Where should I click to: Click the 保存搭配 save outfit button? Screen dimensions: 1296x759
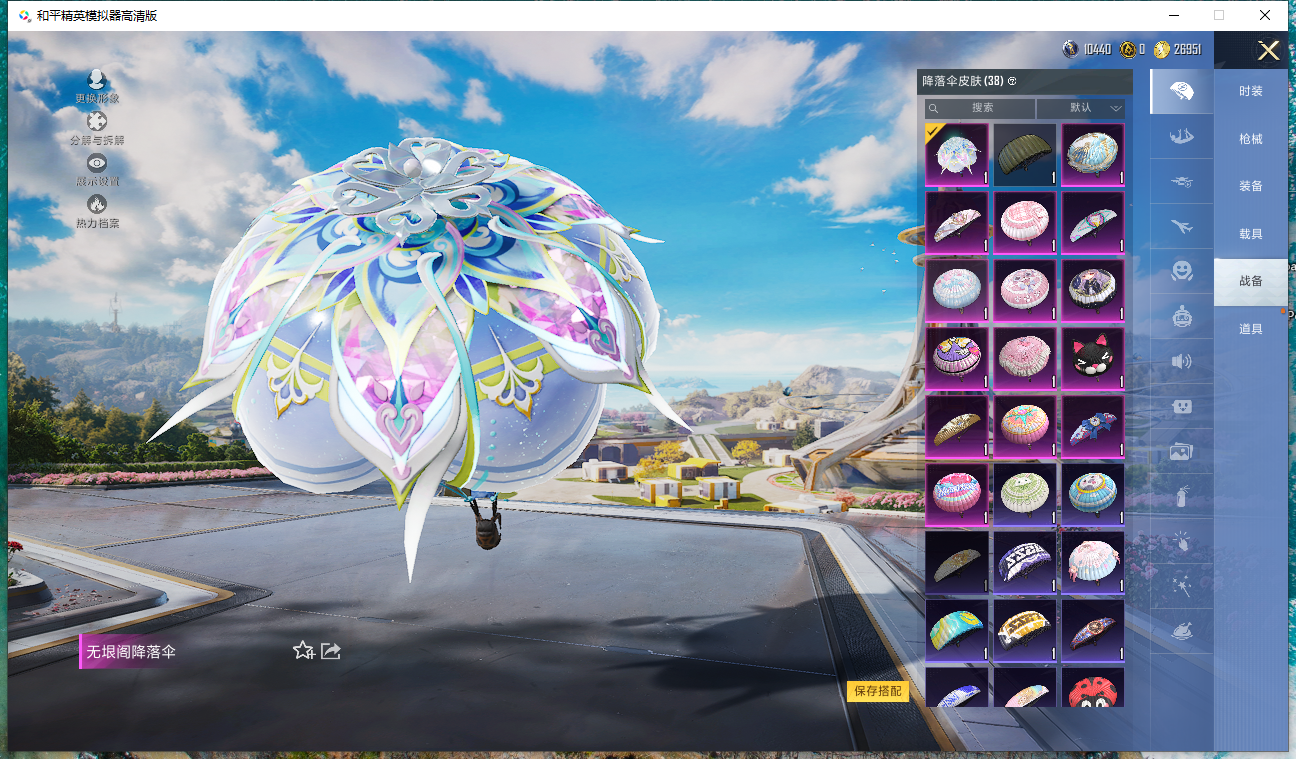(878, 691)
